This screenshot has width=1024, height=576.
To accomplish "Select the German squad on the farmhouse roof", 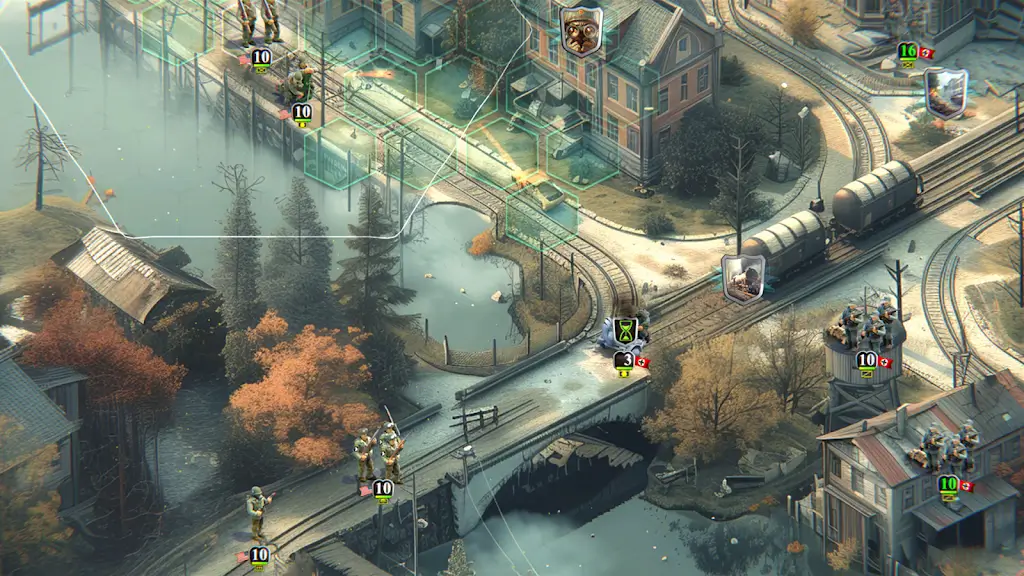I will pos(945,447).
